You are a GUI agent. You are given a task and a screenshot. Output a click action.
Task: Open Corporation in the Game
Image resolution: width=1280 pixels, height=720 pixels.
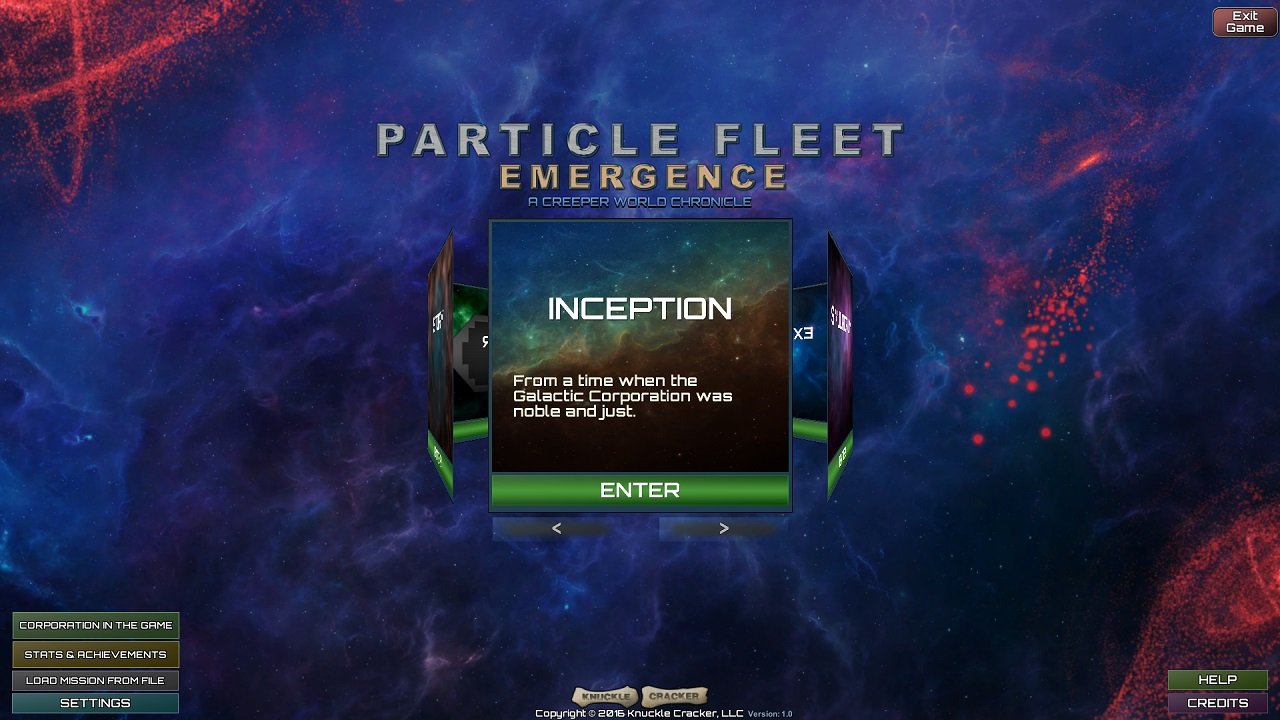pyautogui.click(x=96, y=625)
